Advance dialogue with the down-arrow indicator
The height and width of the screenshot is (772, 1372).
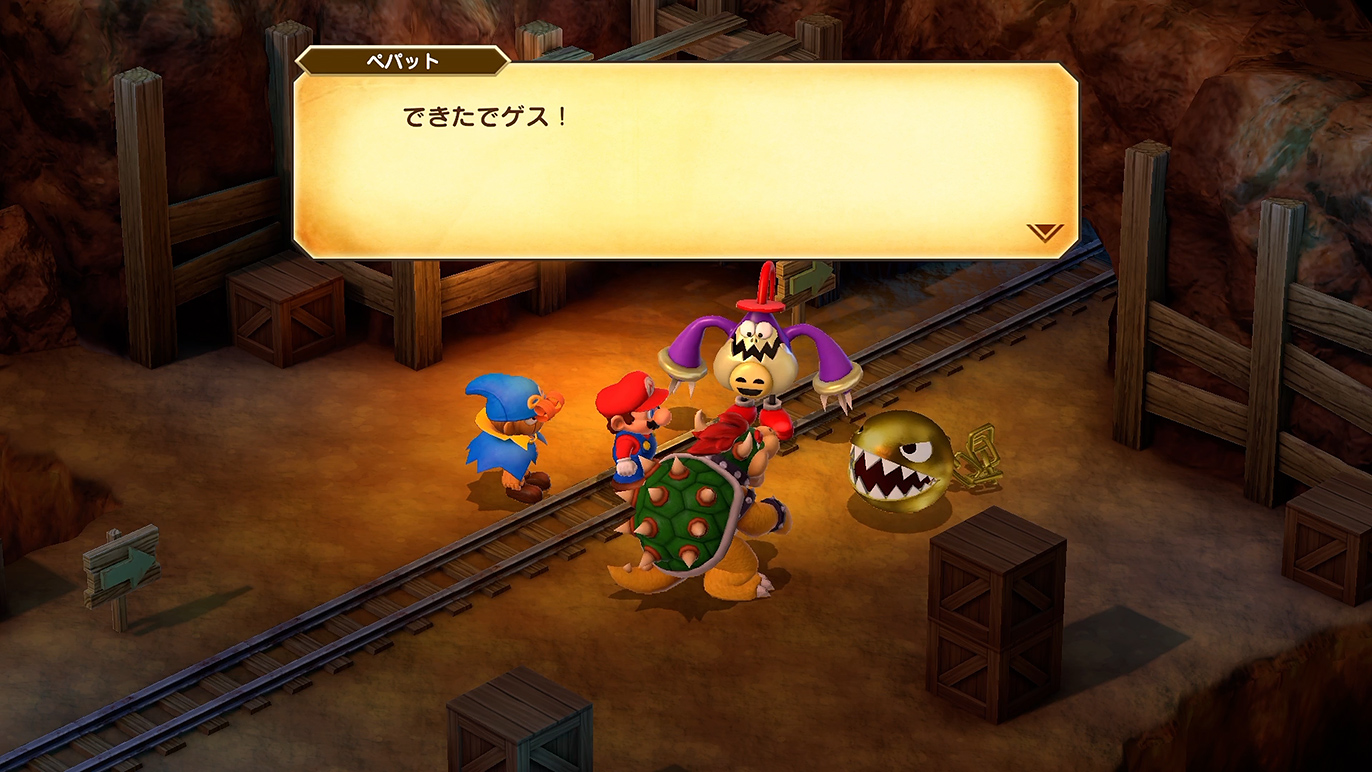[x=1044, y=232]
